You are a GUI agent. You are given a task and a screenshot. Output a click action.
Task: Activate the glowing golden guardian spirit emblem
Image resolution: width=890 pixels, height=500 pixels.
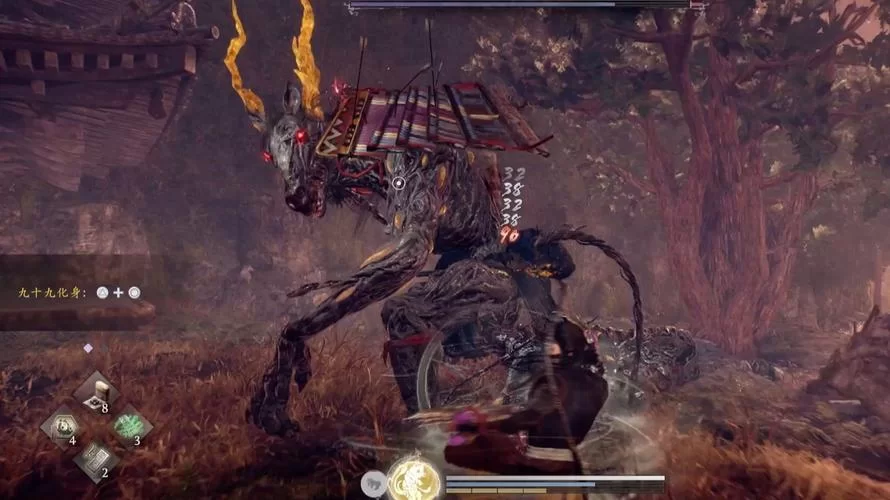click(413, 480)
